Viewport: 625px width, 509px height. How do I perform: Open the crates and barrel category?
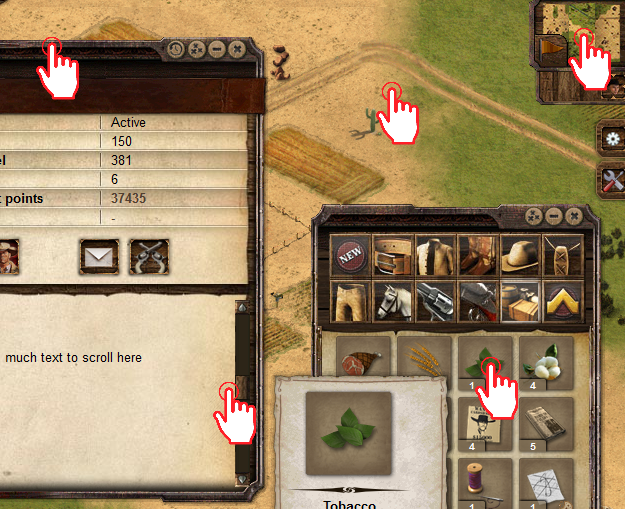click(521, 300)
